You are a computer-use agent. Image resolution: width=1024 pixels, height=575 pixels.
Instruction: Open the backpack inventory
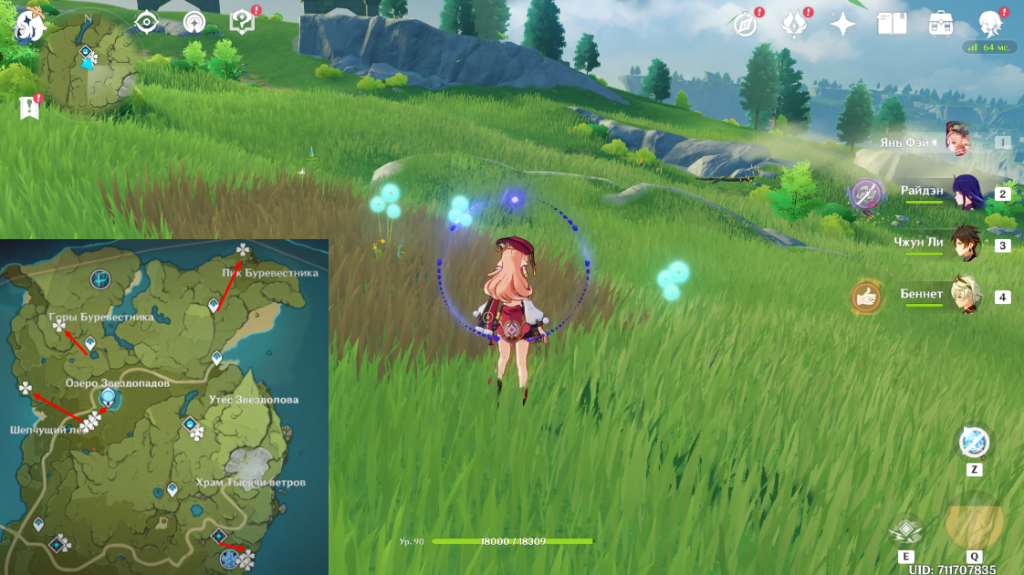click(940, 24)
